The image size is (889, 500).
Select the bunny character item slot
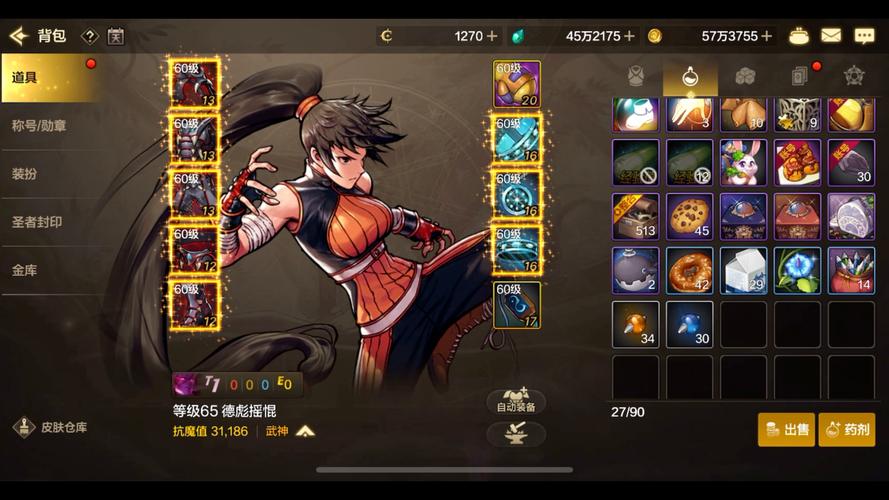[x=743, y=162]
